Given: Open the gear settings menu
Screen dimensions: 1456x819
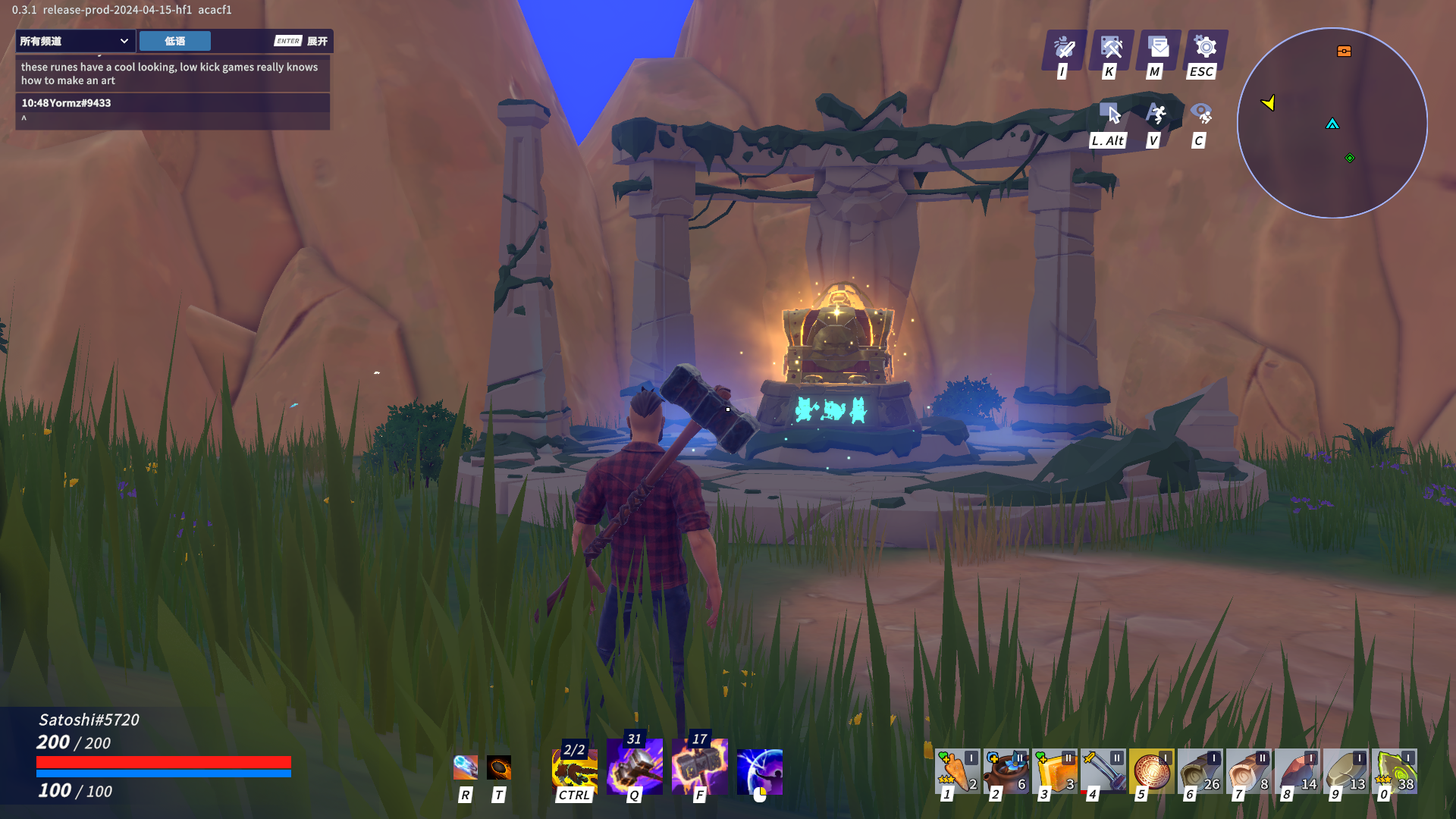Looking at the screenshot, I should click(x=1205, y=49).
